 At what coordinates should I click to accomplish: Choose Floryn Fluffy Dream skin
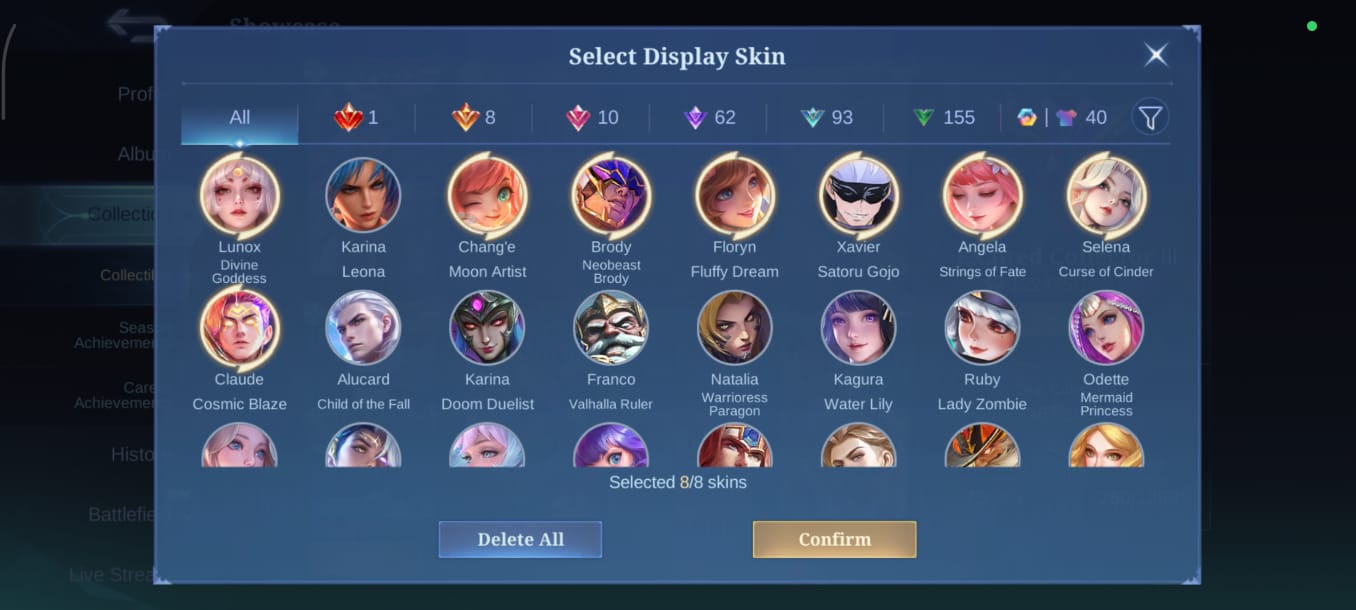(x=734, y=196)
